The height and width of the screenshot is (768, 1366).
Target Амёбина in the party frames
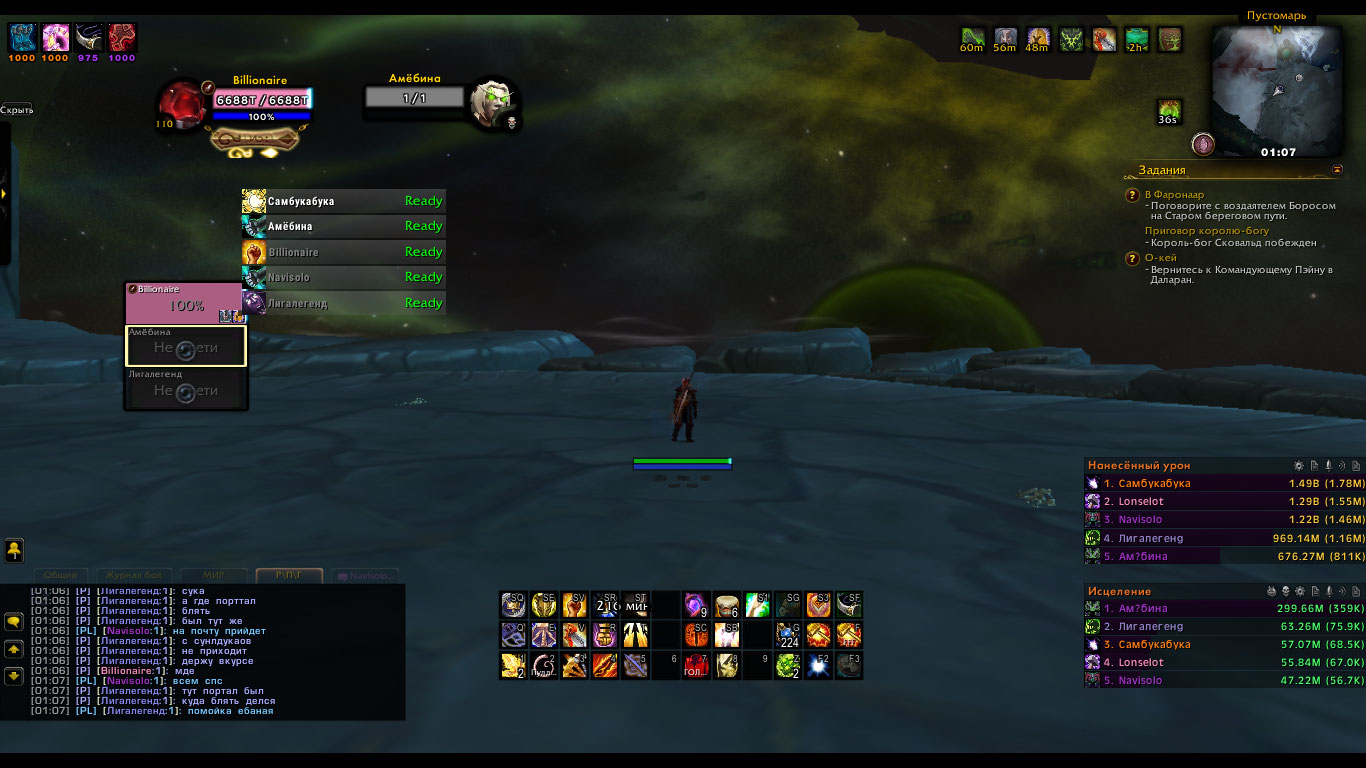(x=185, y=346)
